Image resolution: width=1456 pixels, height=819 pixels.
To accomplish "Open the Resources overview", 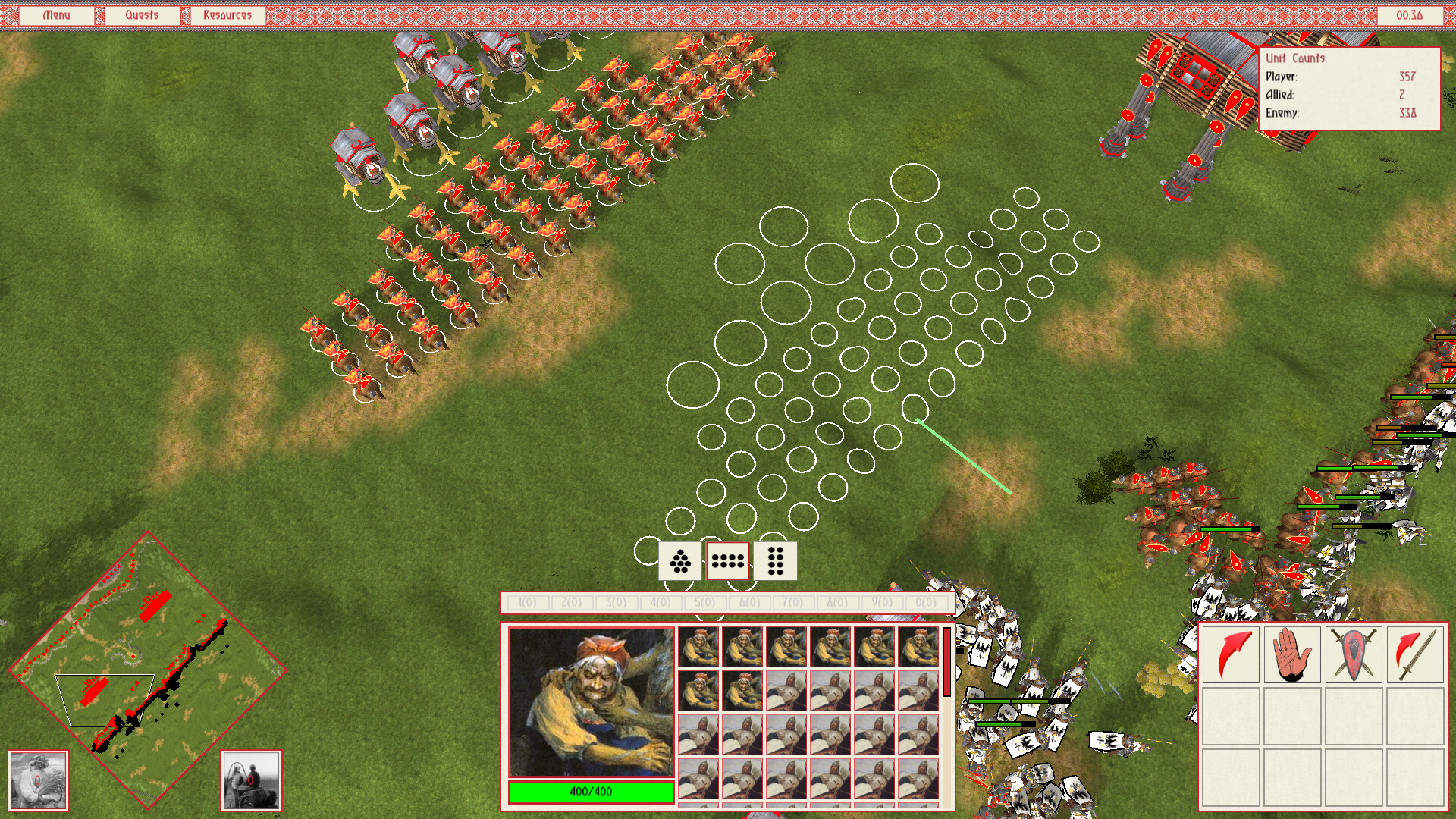I will coord(227,13).
